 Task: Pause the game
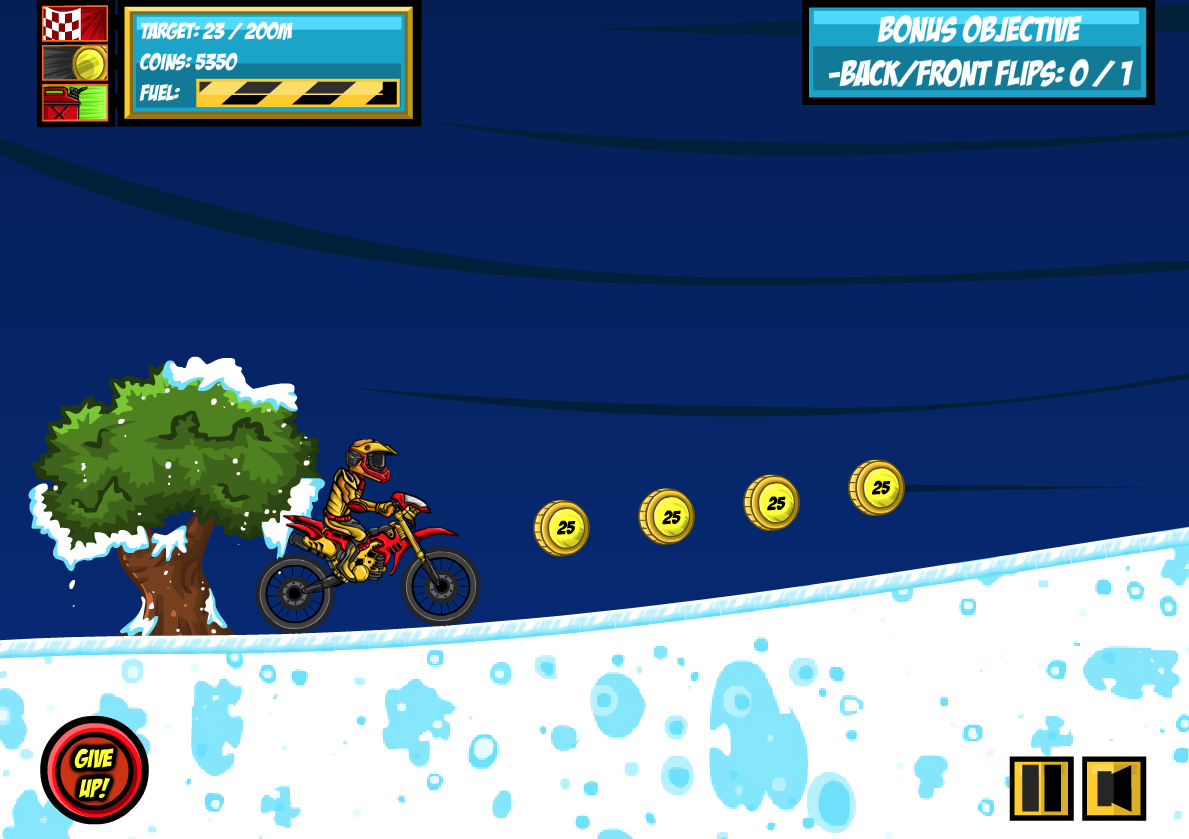point(1041,788)
